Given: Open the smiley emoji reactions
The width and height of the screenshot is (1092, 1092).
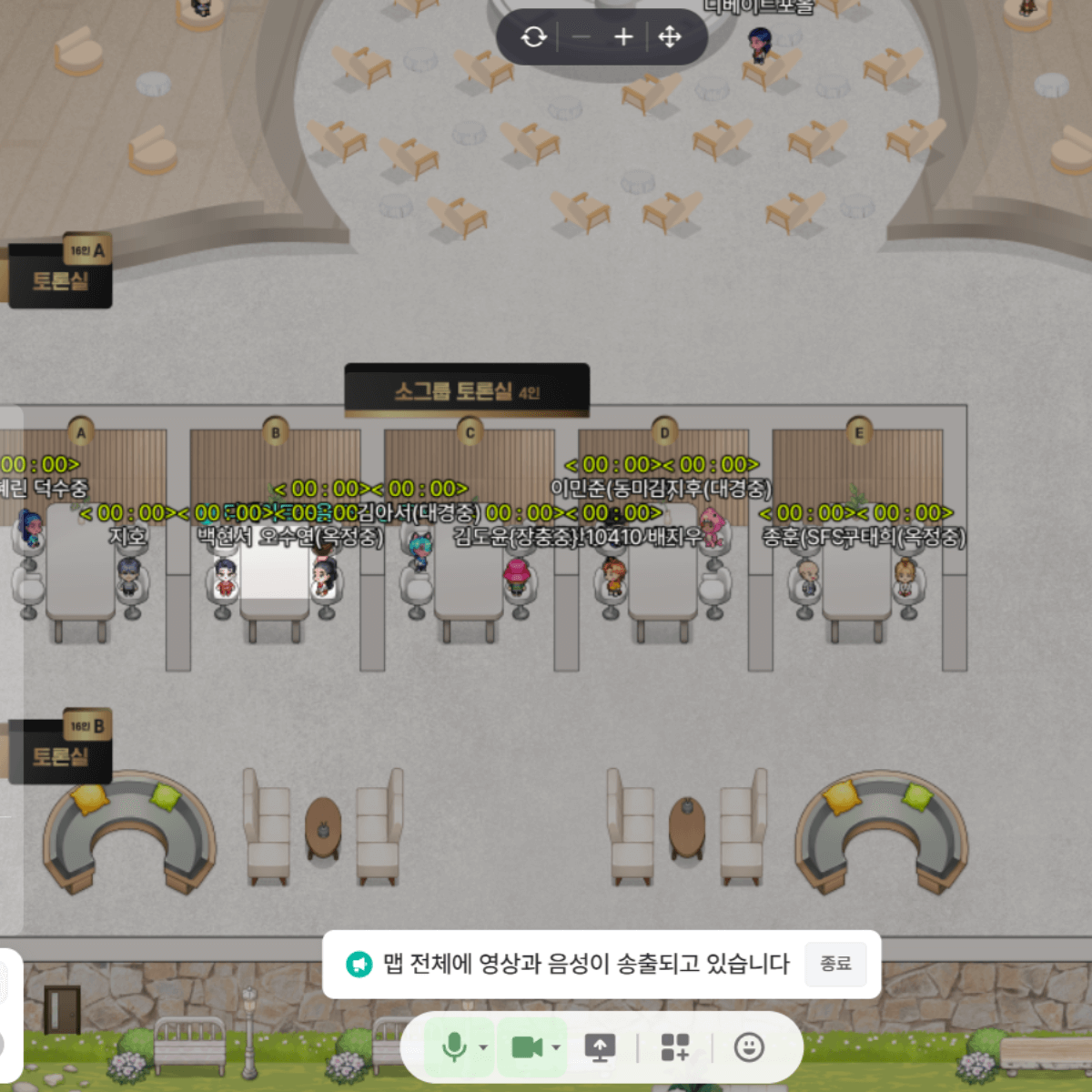Looking at the screenshot, I should coord(749,1047).
